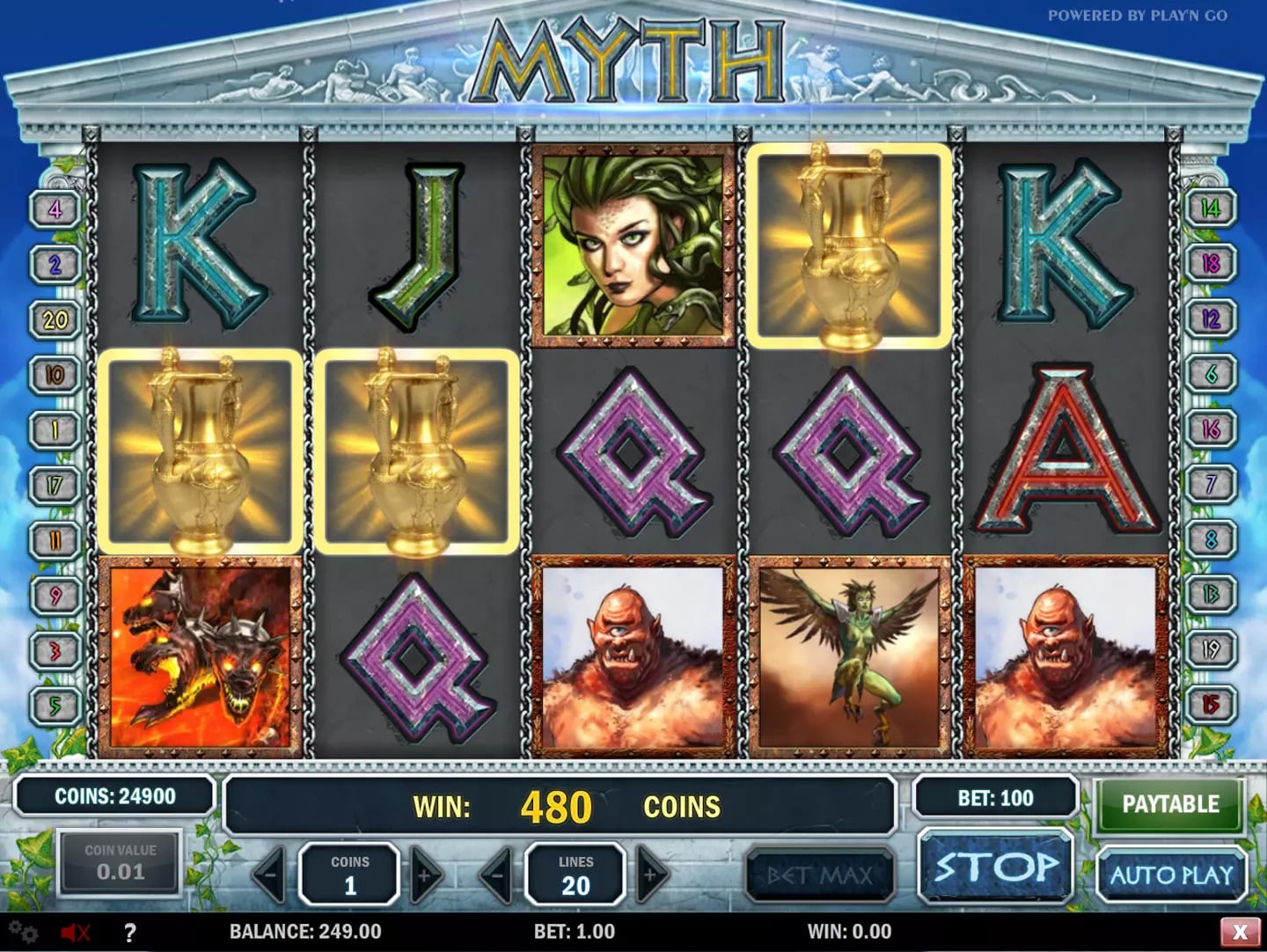This screenshot has height=952, width=1267.
Task: Increase the coins per line
Action: [425, 875]
